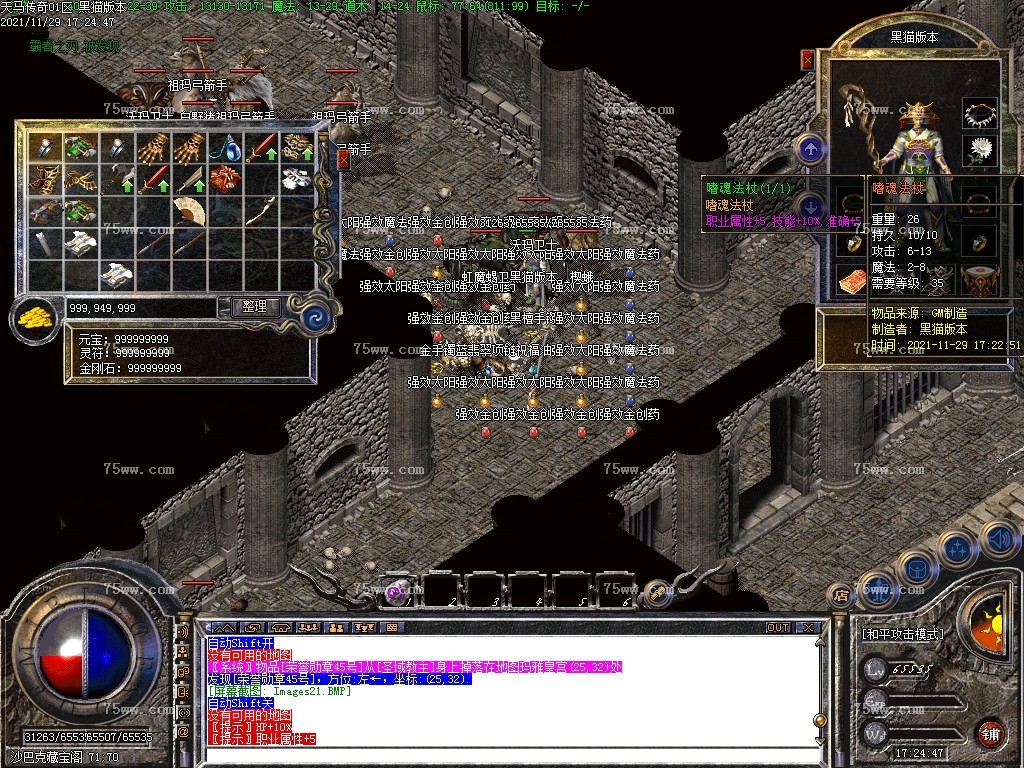Viewport: 1024px width, 768px height.
Task: Click the speaker sound button
Action: [x=999, y=540]
